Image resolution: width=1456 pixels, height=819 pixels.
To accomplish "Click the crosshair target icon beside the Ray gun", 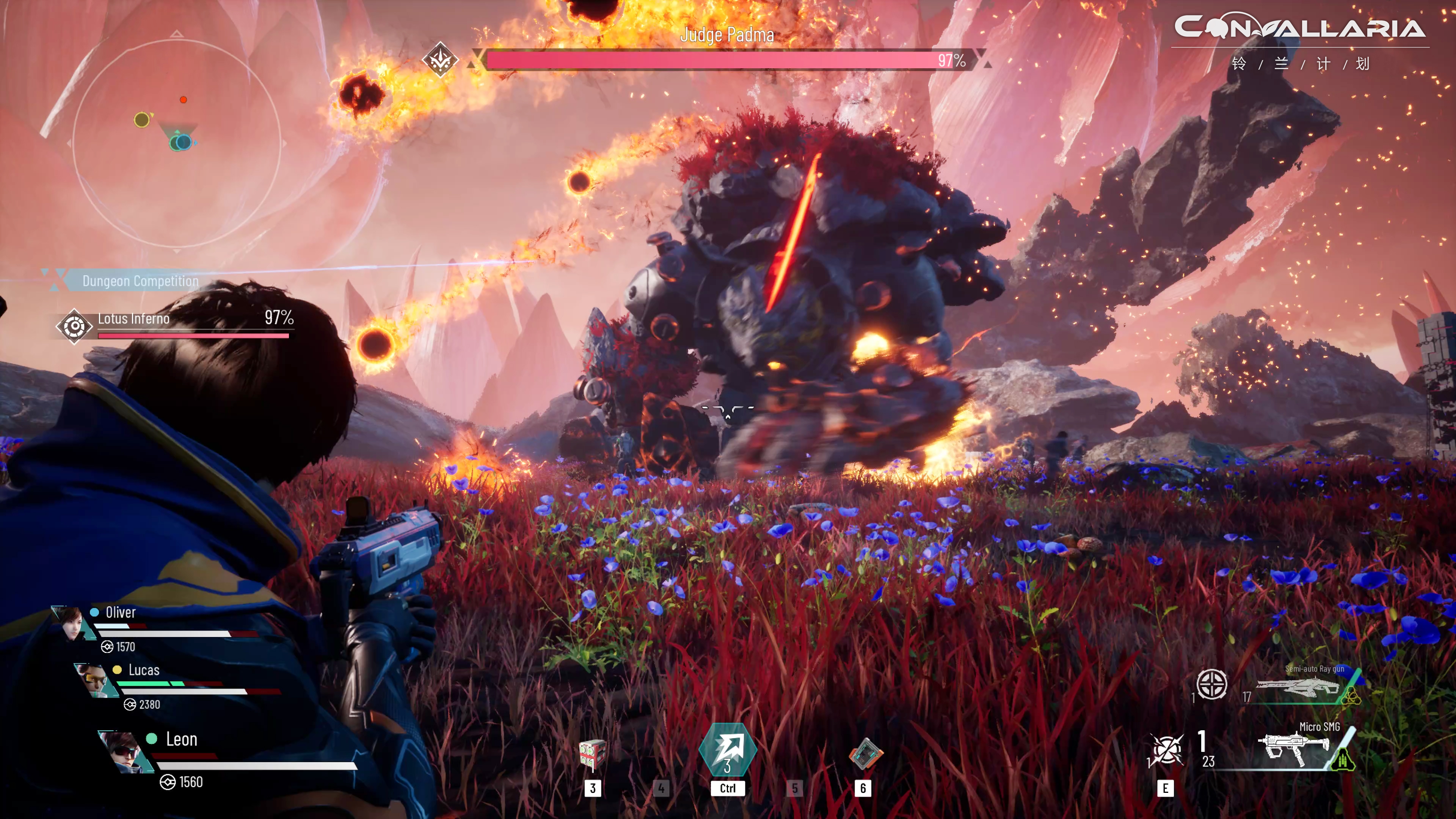I will tap(1212, 684).
